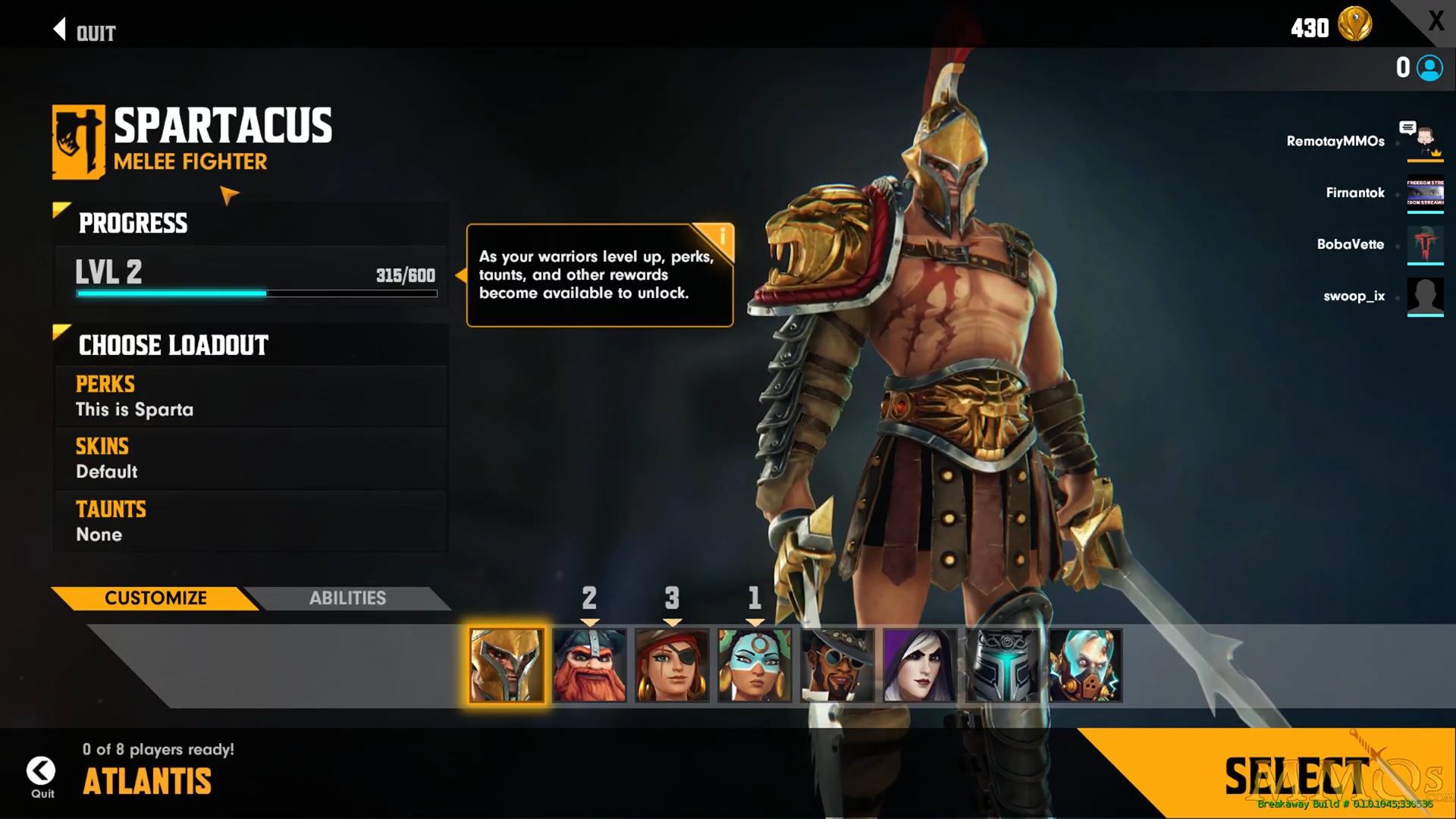This screenshot has width=1456, height=819.
Task: Confirm warrior with the Select button
Action: tap(1297, 775)
